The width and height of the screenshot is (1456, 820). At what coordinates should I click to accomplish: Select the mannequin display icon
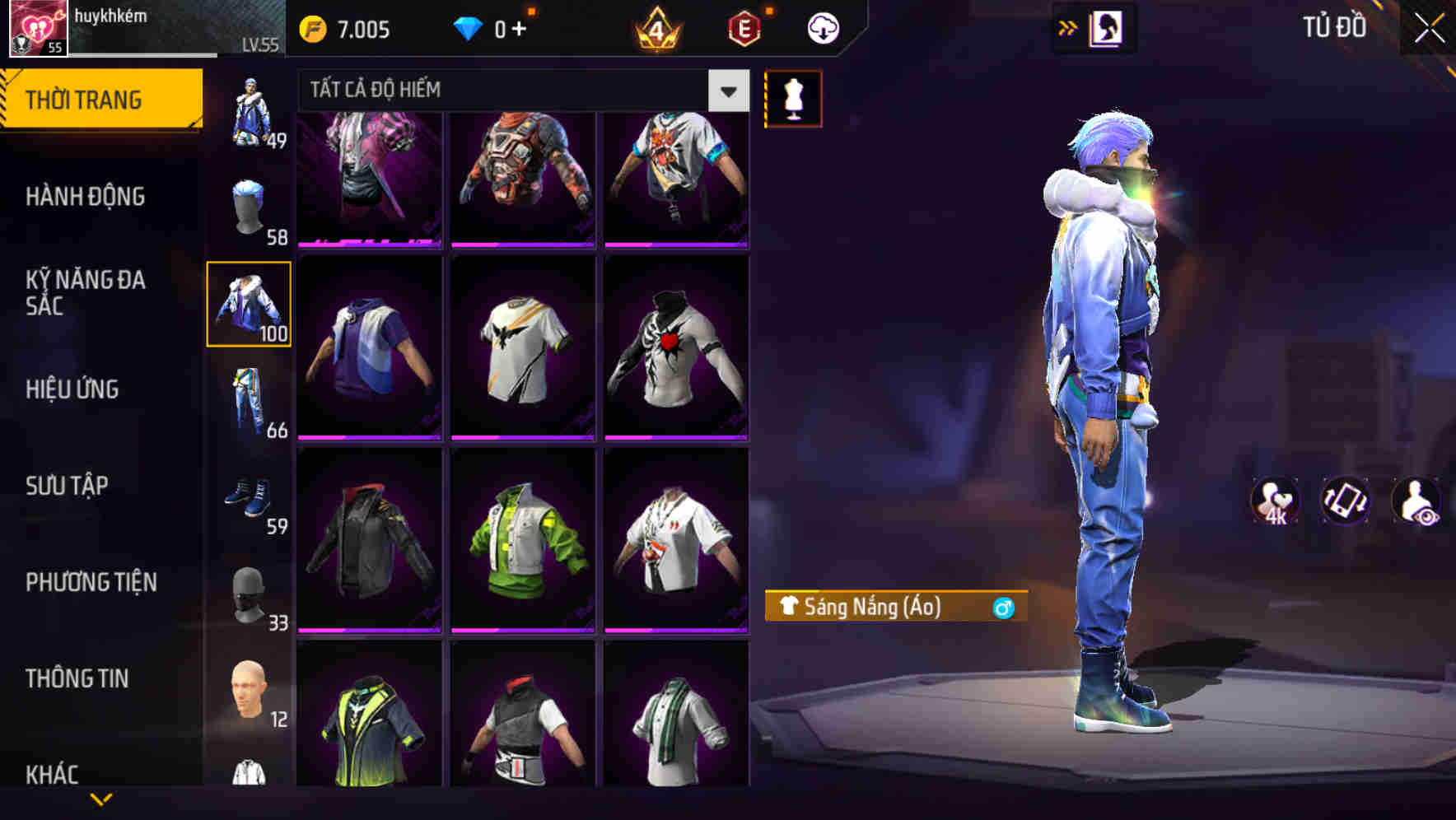pos(793,97)
